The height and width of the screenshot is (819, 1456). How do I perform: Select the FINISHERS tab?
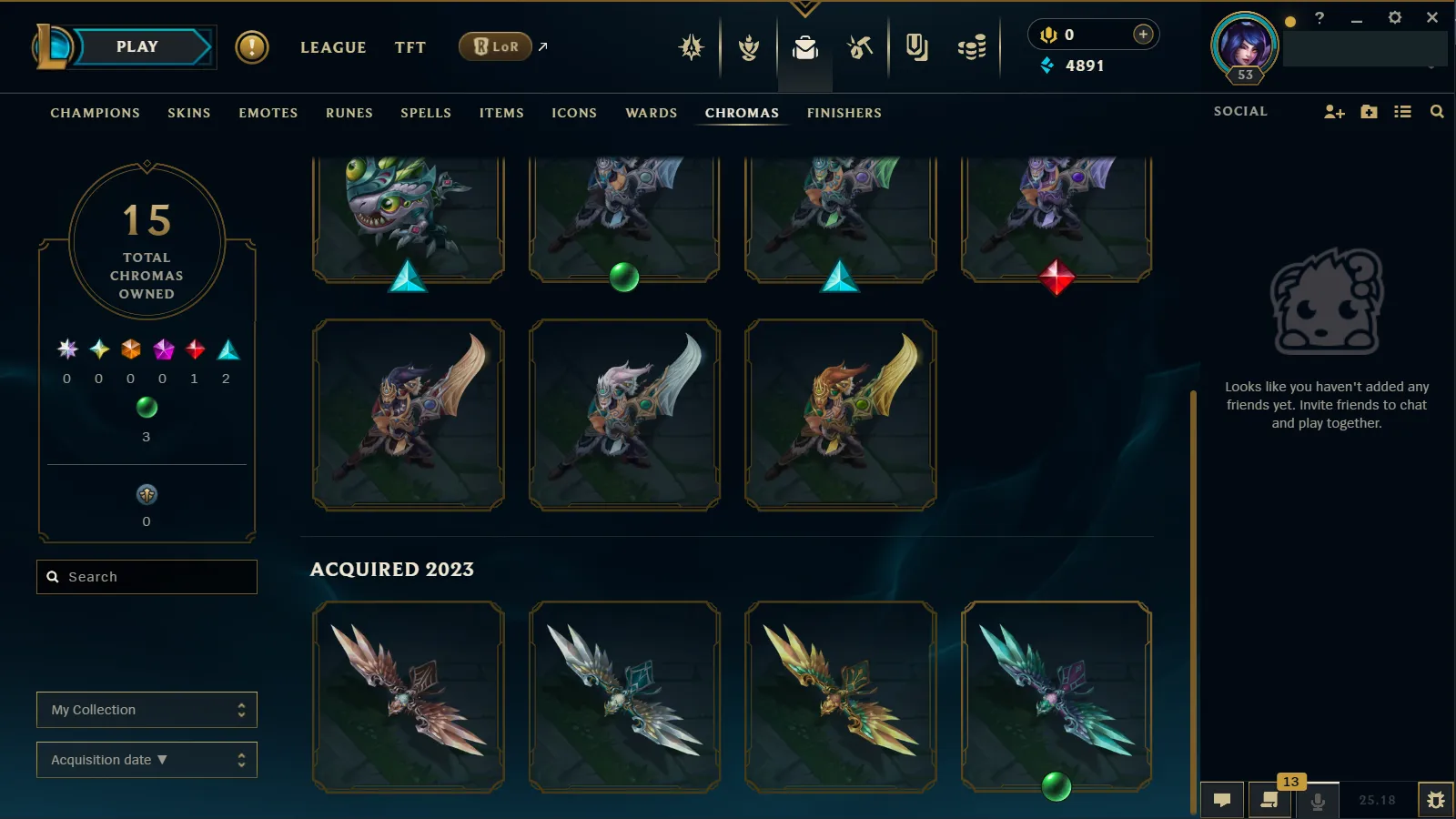(844, 113)
